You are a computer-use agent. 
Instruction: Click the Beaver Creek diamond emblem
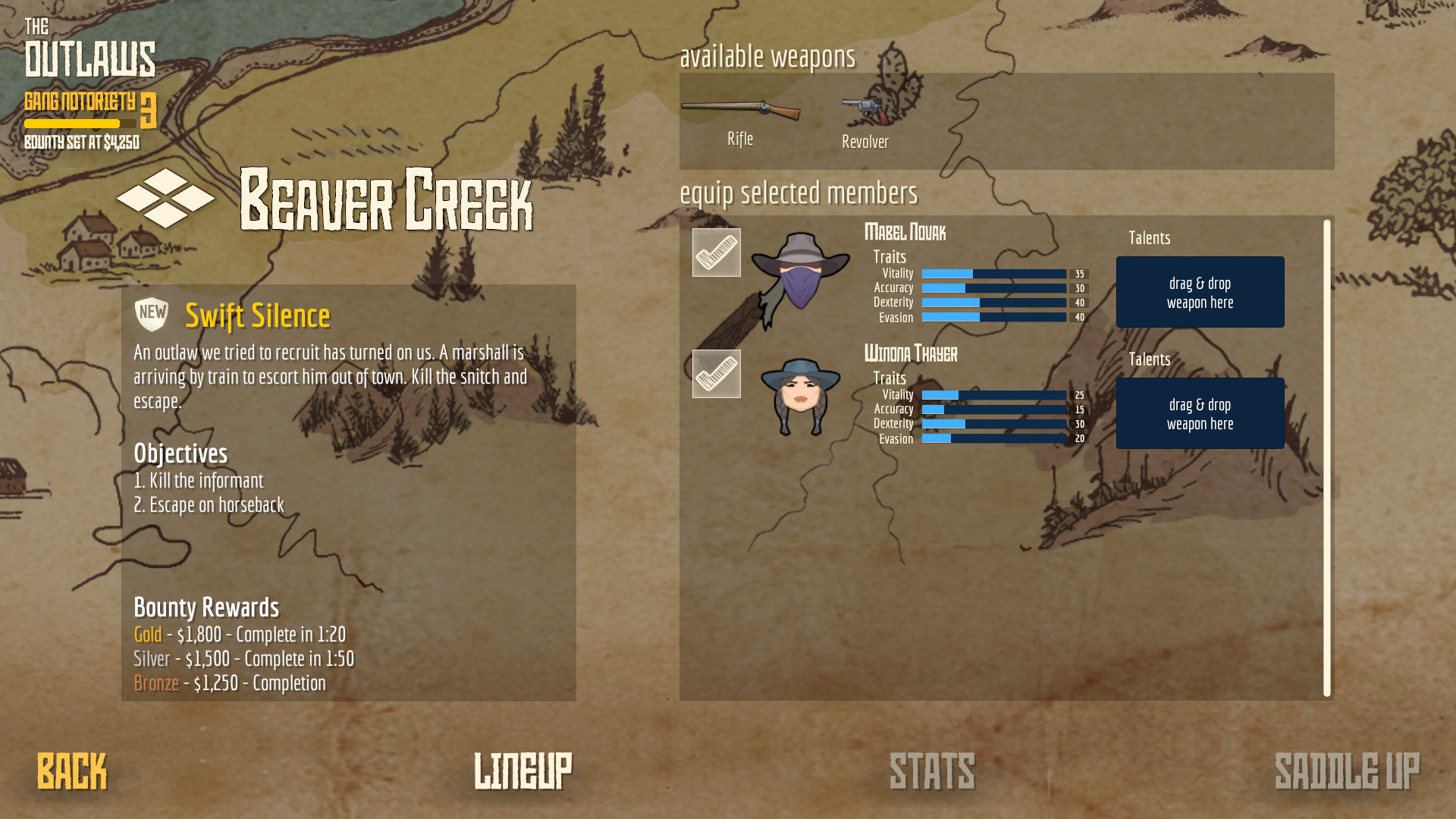164,199
